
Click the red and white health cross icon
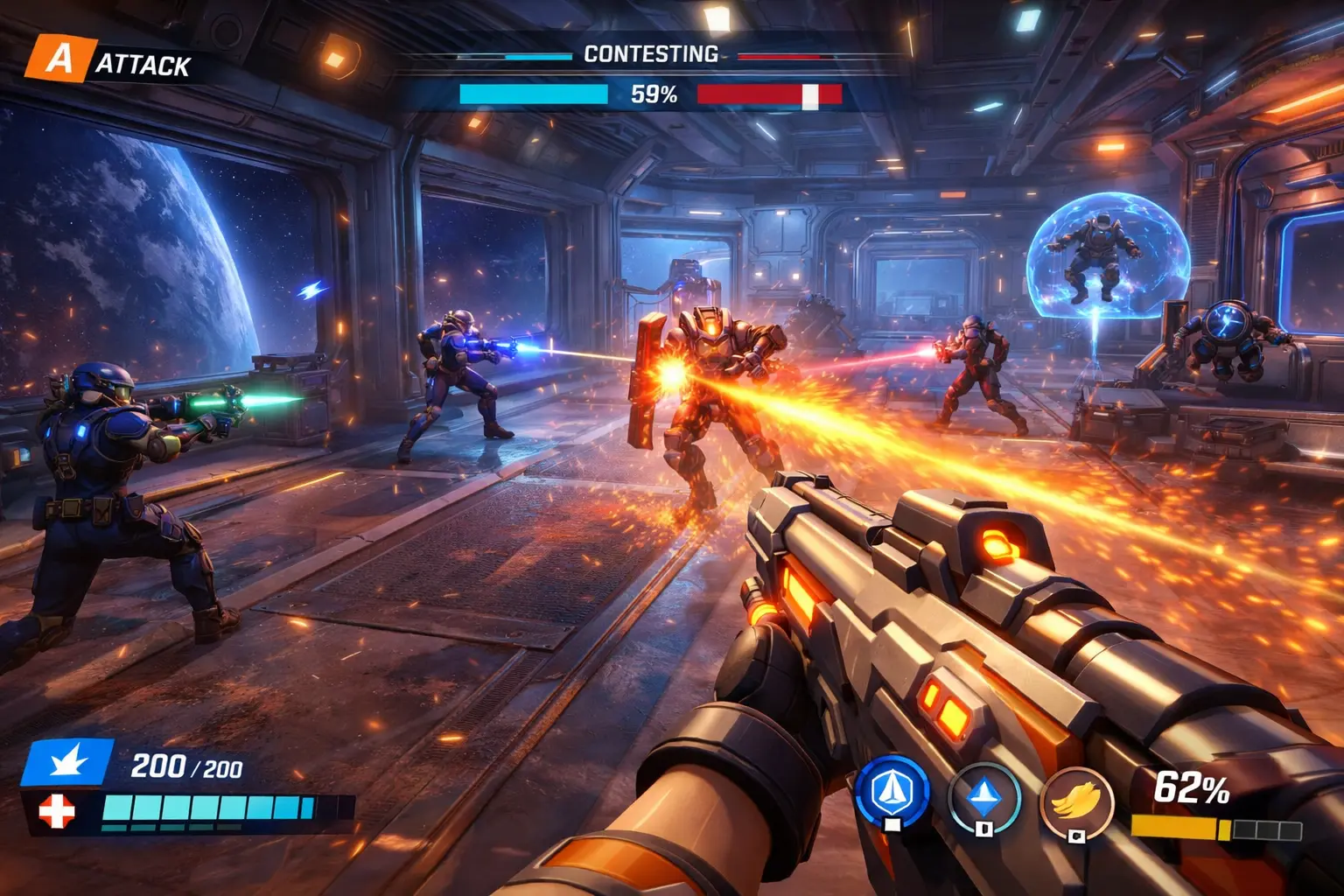pyautogui.click(x=58, y=811)
